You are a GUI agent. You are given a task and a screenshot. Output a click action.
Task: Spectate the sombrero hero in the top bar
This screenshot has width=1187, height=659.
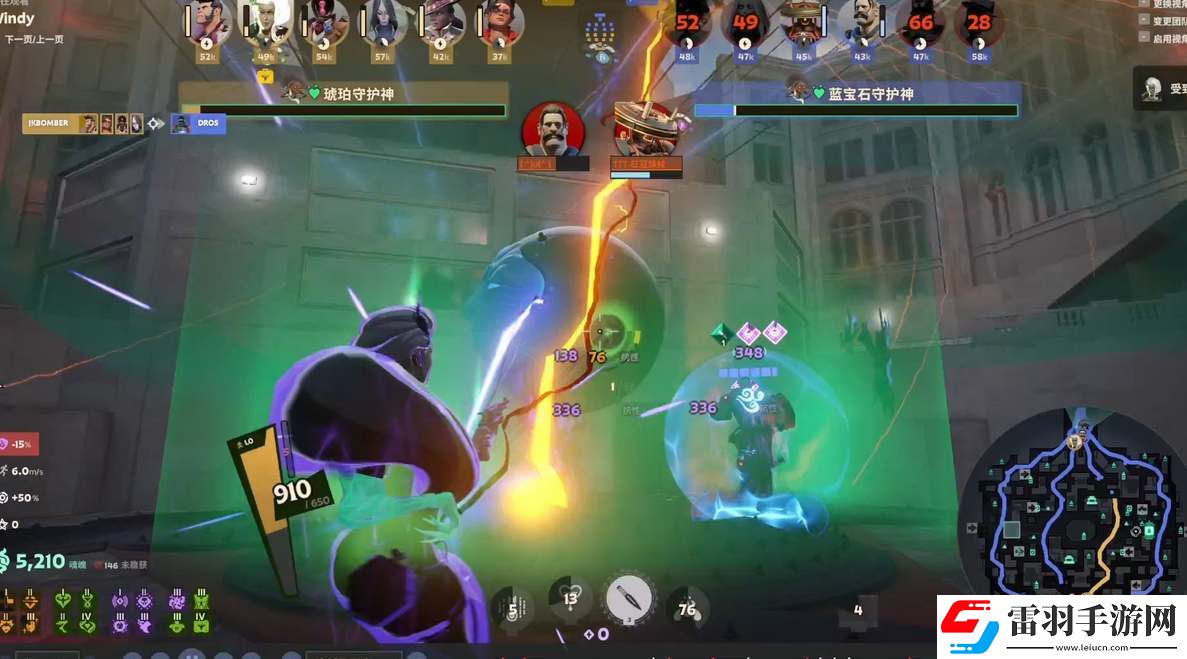tap(803, 24)
